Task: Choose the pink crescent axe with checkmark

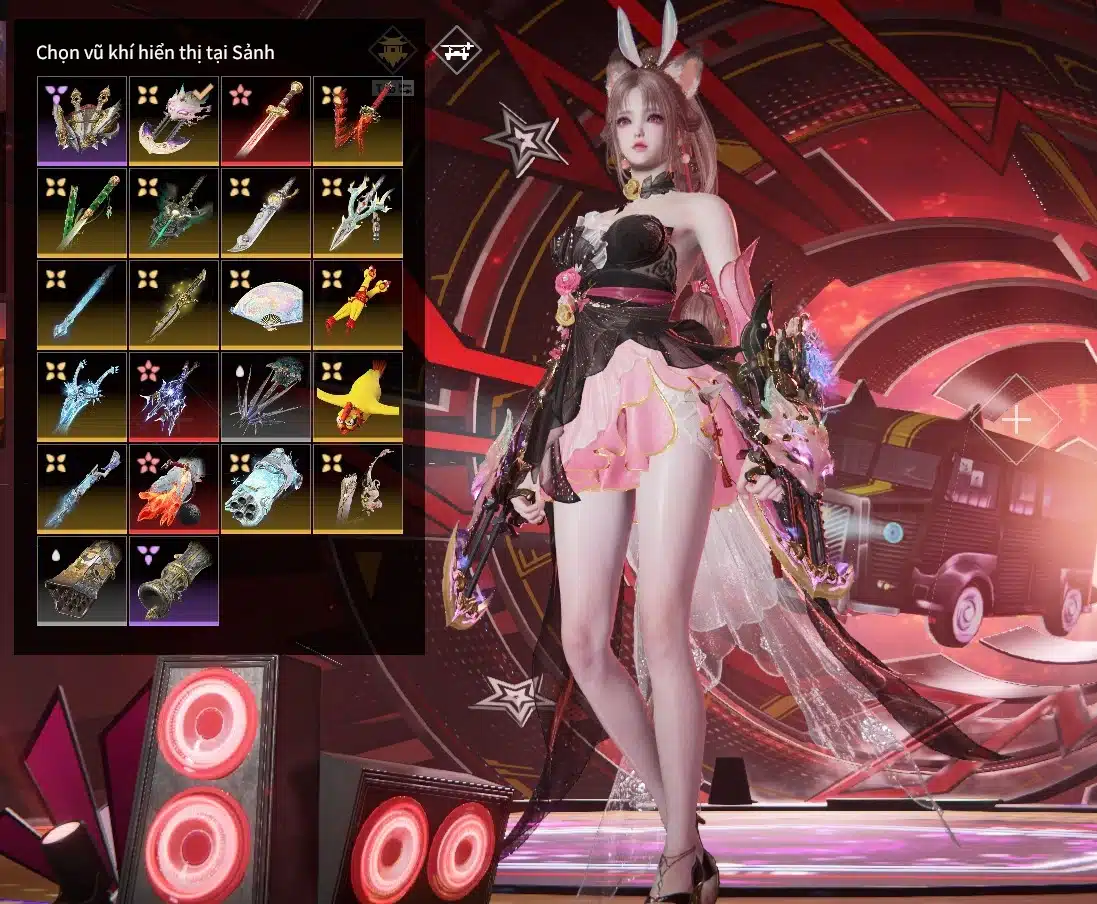Action: 174,120
